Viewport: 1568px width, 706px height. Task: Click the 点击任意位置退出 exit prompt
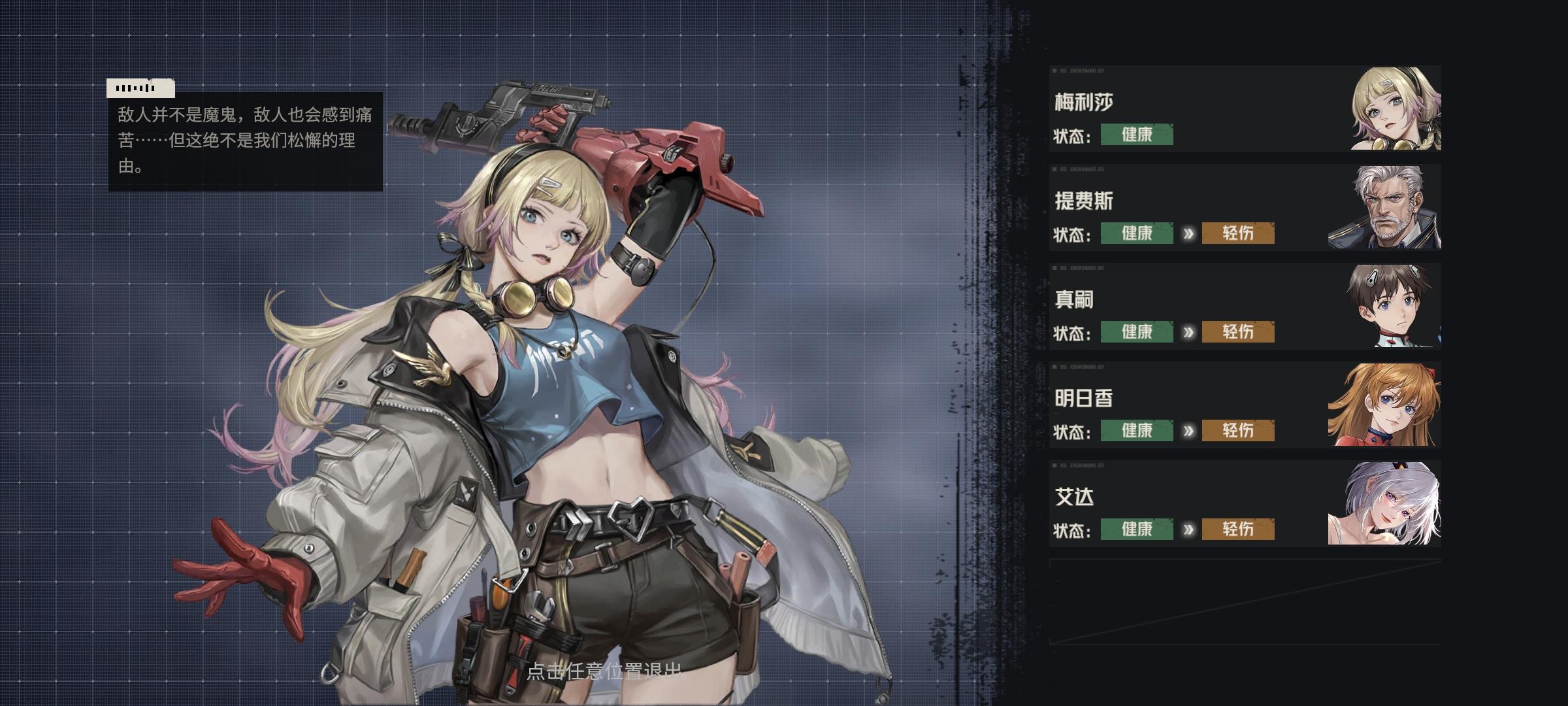[604, 671]
